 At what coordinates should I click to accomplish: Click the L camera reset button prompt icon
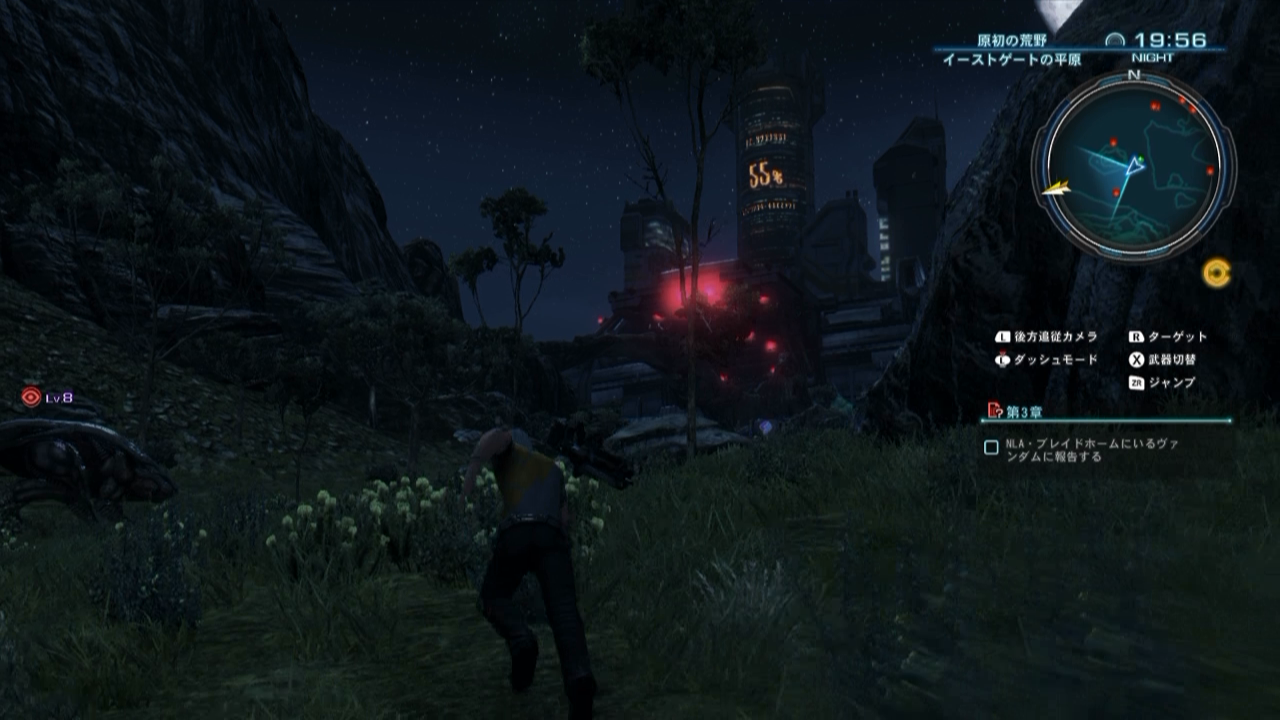pos(1001,335)
